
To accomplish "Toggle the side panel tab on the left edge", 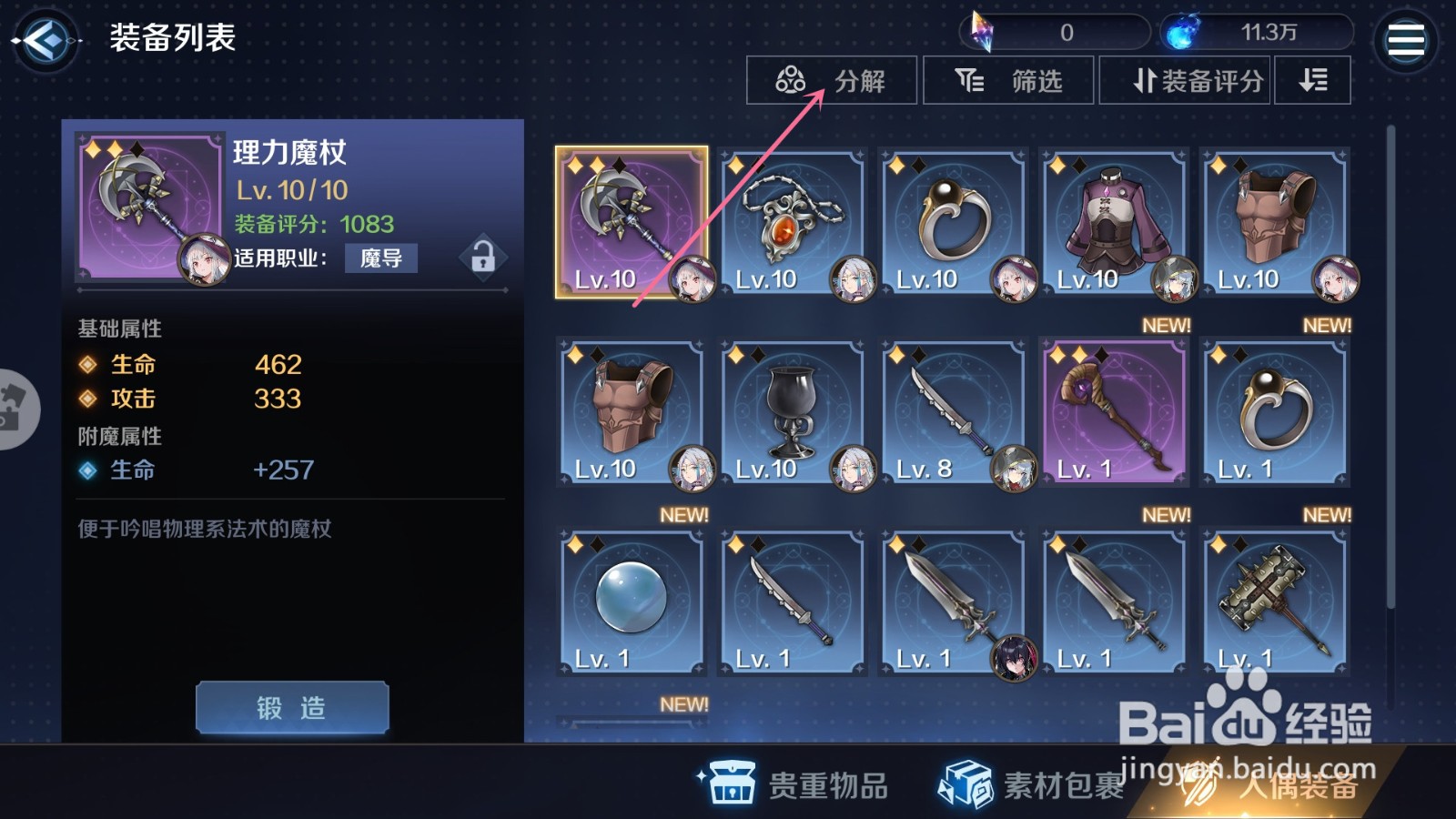I will (x=13, y=409).
